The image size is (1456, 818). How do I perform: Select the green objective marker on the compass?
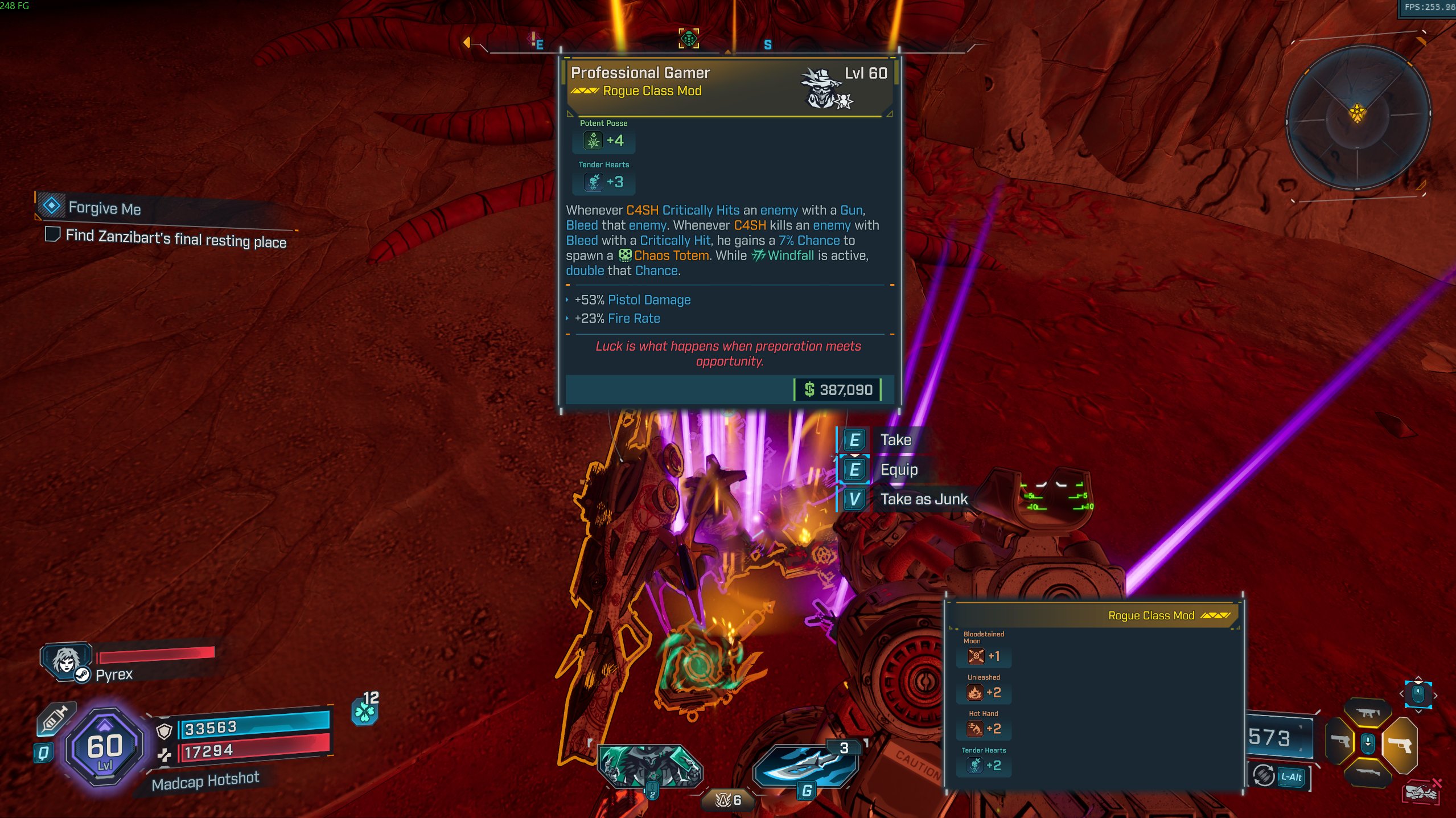(x=689, y=39)
